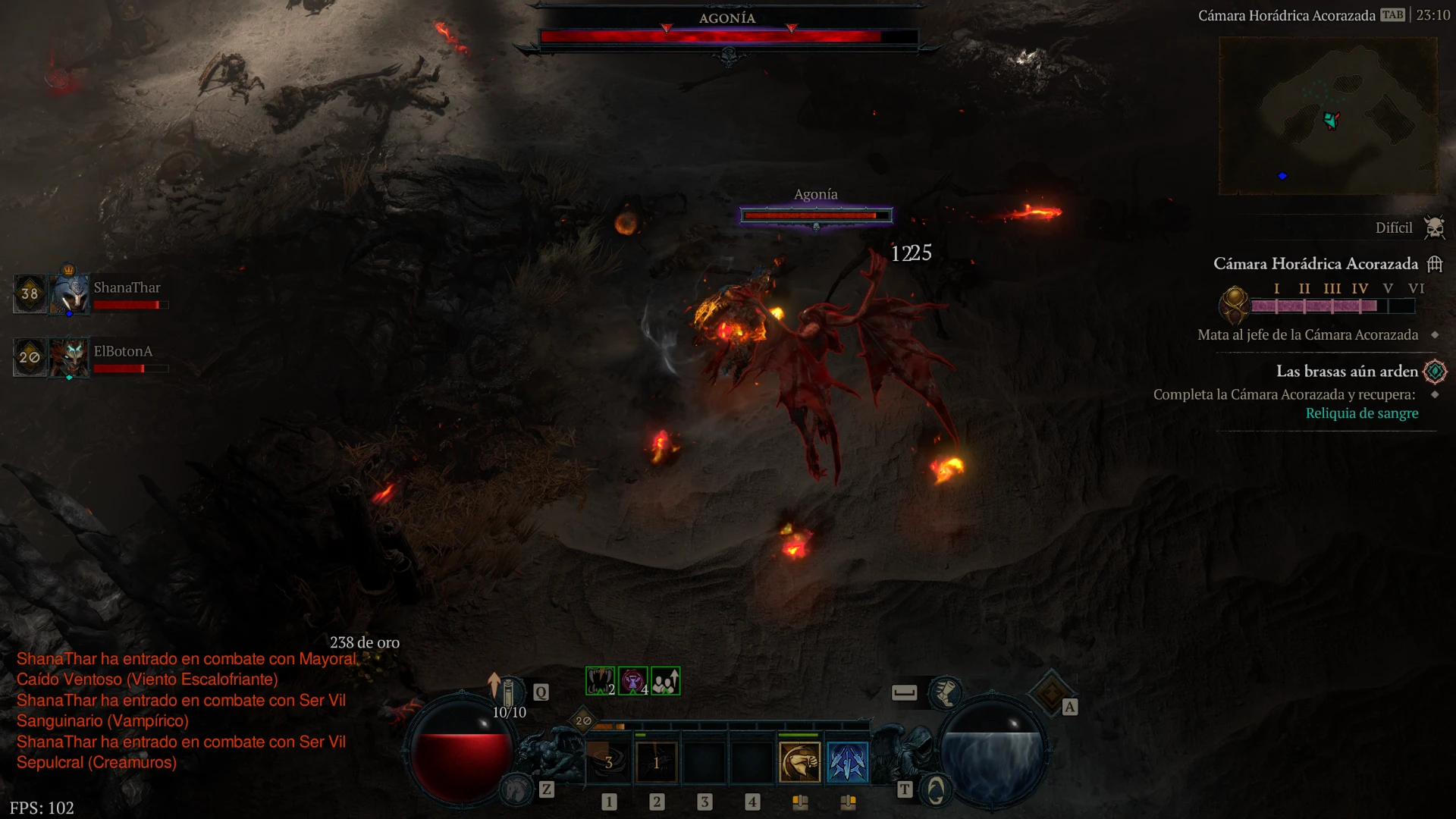Viewport: 1456px width, 819px height.
Task: Inspect the purple hourglass buff icon
Action: click(x=632, y=681)
